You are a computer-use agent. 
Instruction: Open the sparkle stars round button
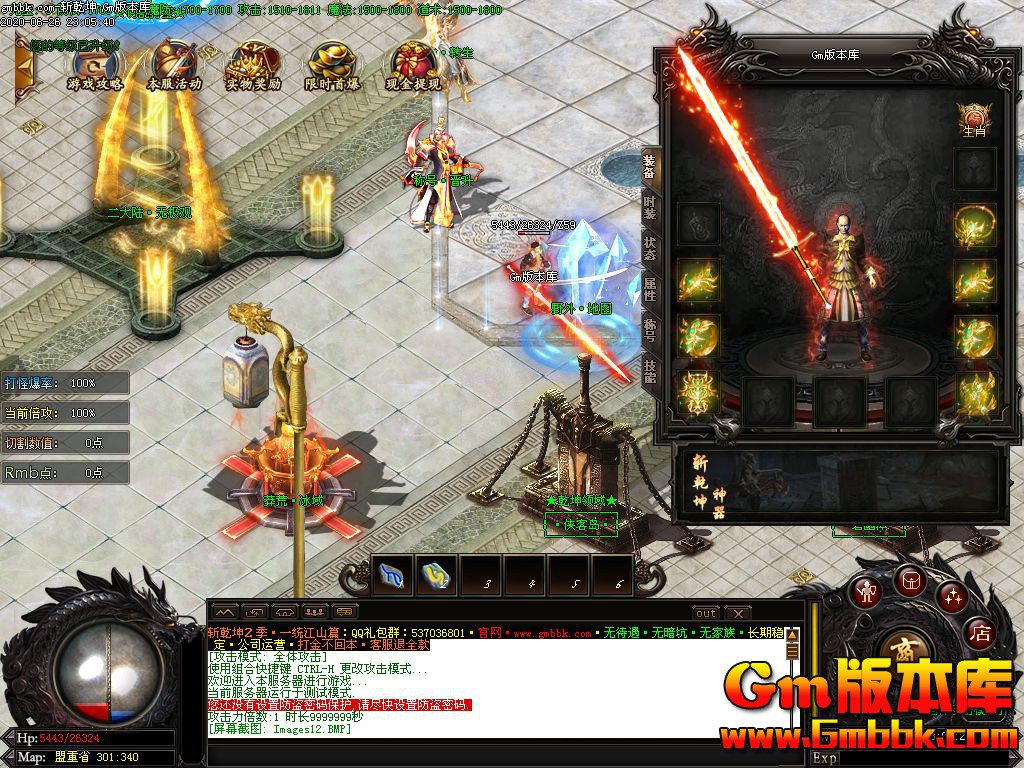[x=951, y=597]
